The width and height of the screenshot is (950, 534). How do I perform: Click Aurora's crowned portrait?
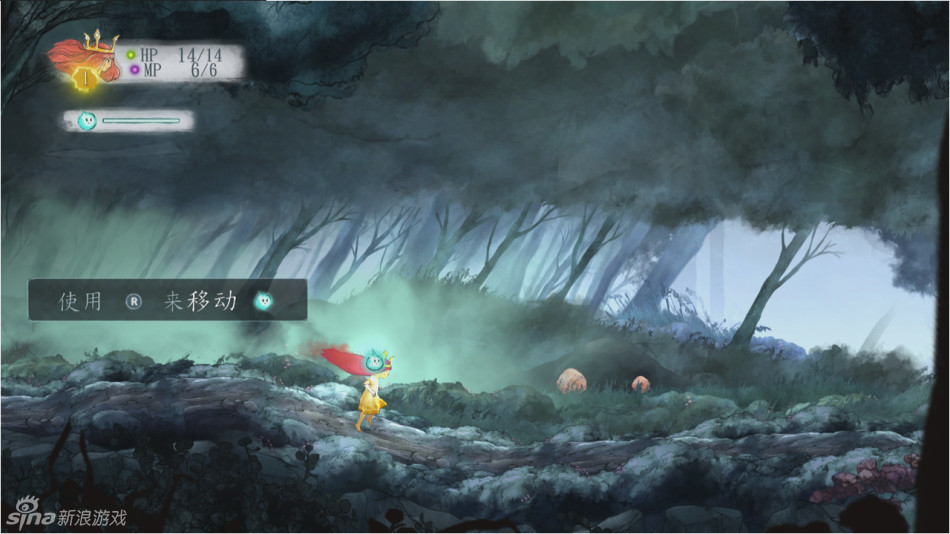pyautogui.click(x=87, y=62)
